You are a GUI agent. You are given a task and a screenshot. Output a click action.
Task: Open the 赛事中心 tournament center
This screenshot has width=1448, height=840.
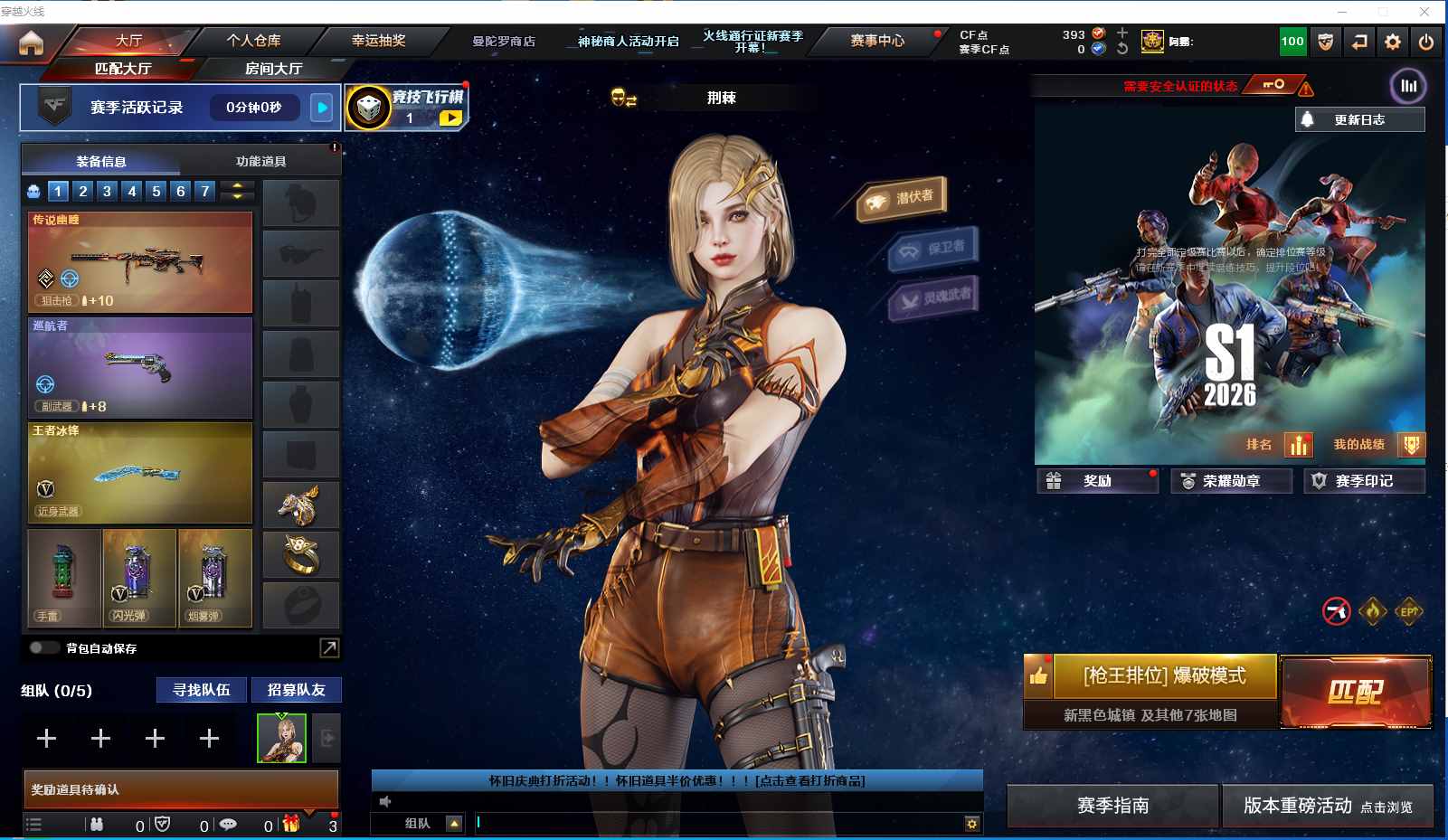click(877, 41)
